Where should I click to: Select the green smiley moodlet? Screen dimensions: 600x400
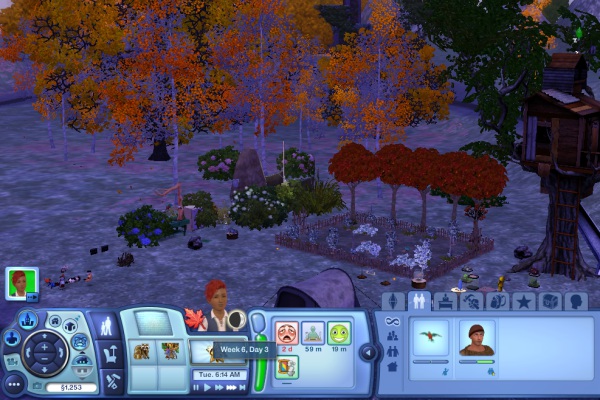pyautogui.click(x=339, y=332)
